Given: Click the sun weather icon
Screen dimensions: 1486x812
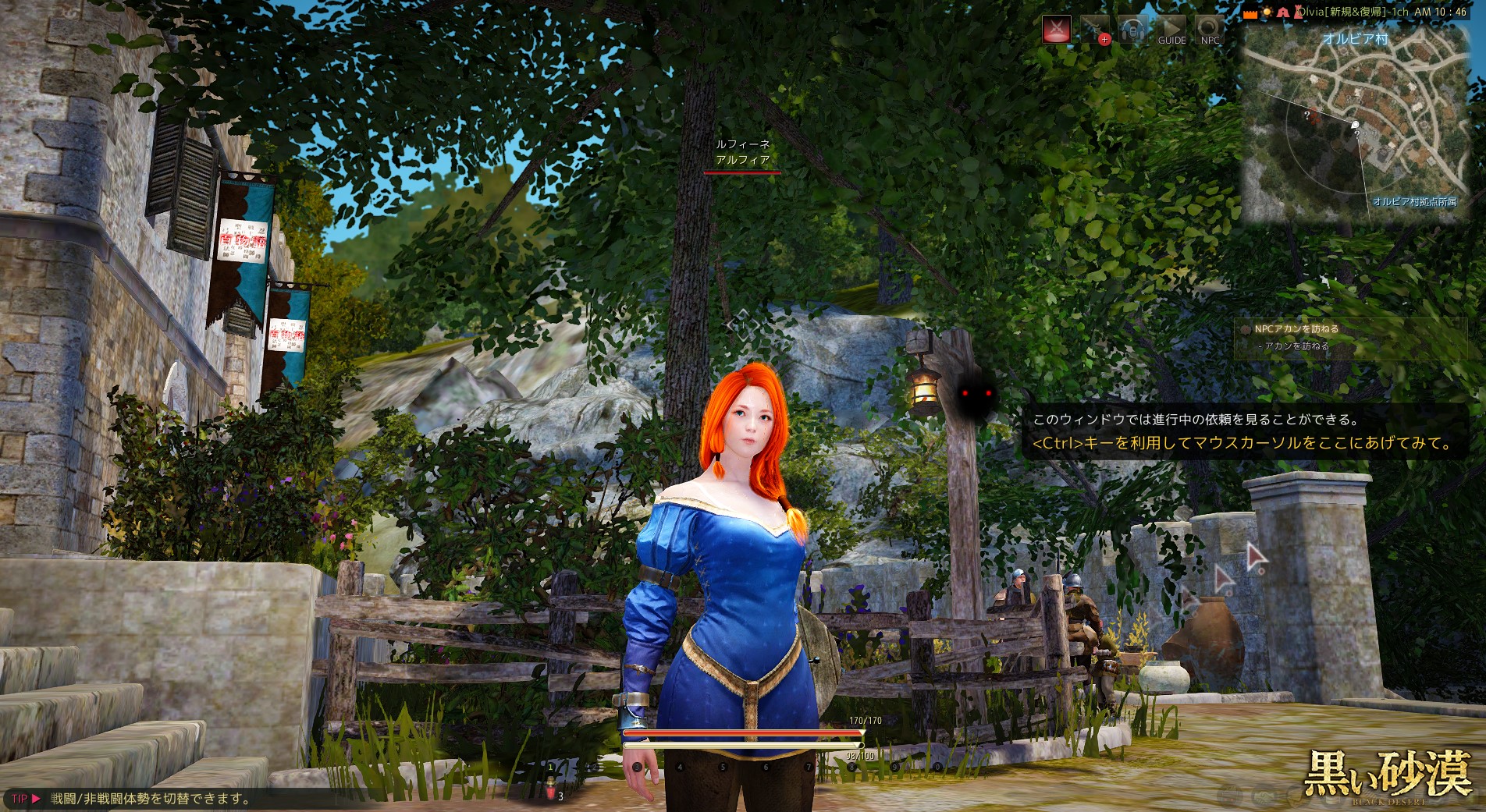Looking at the screenshot, I should click(x=1267, y=12).
